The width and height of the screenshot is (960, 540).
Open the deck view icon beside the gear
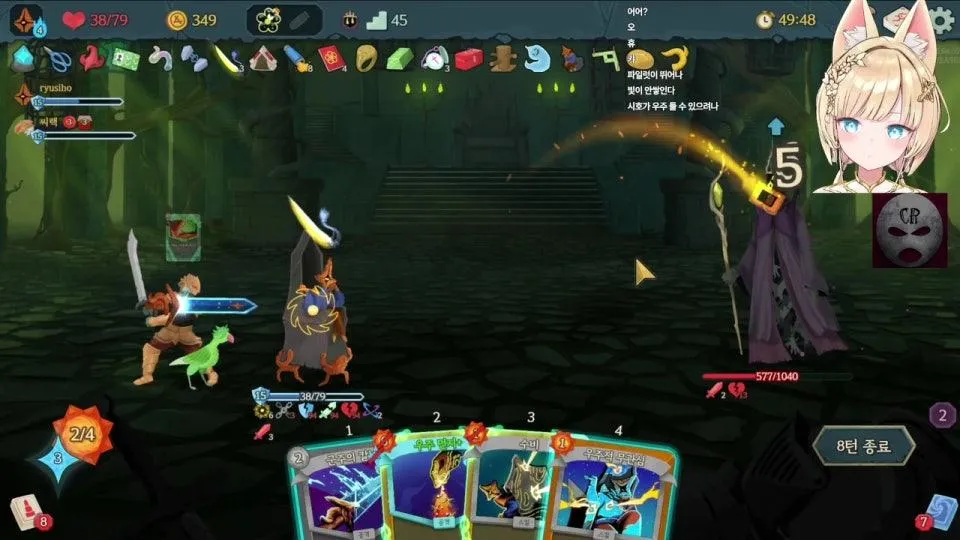pyautogui.click(x=897, y=19)
